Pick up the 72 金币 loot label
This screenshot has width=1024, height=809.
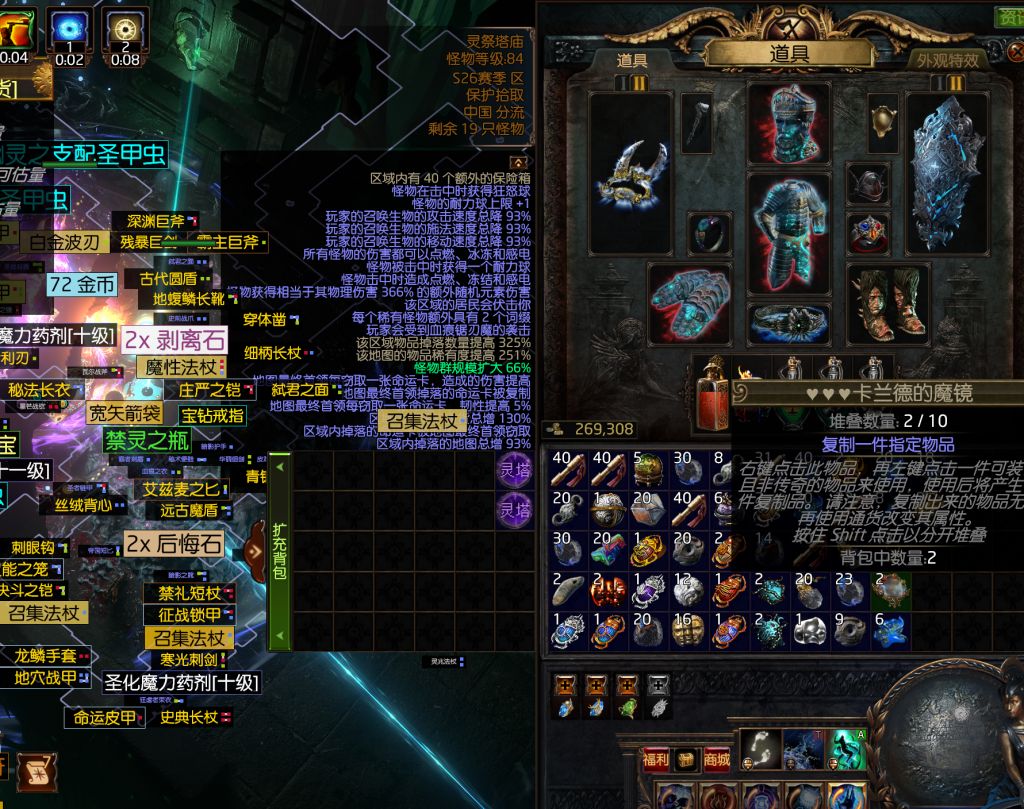(x=82, y=284)
